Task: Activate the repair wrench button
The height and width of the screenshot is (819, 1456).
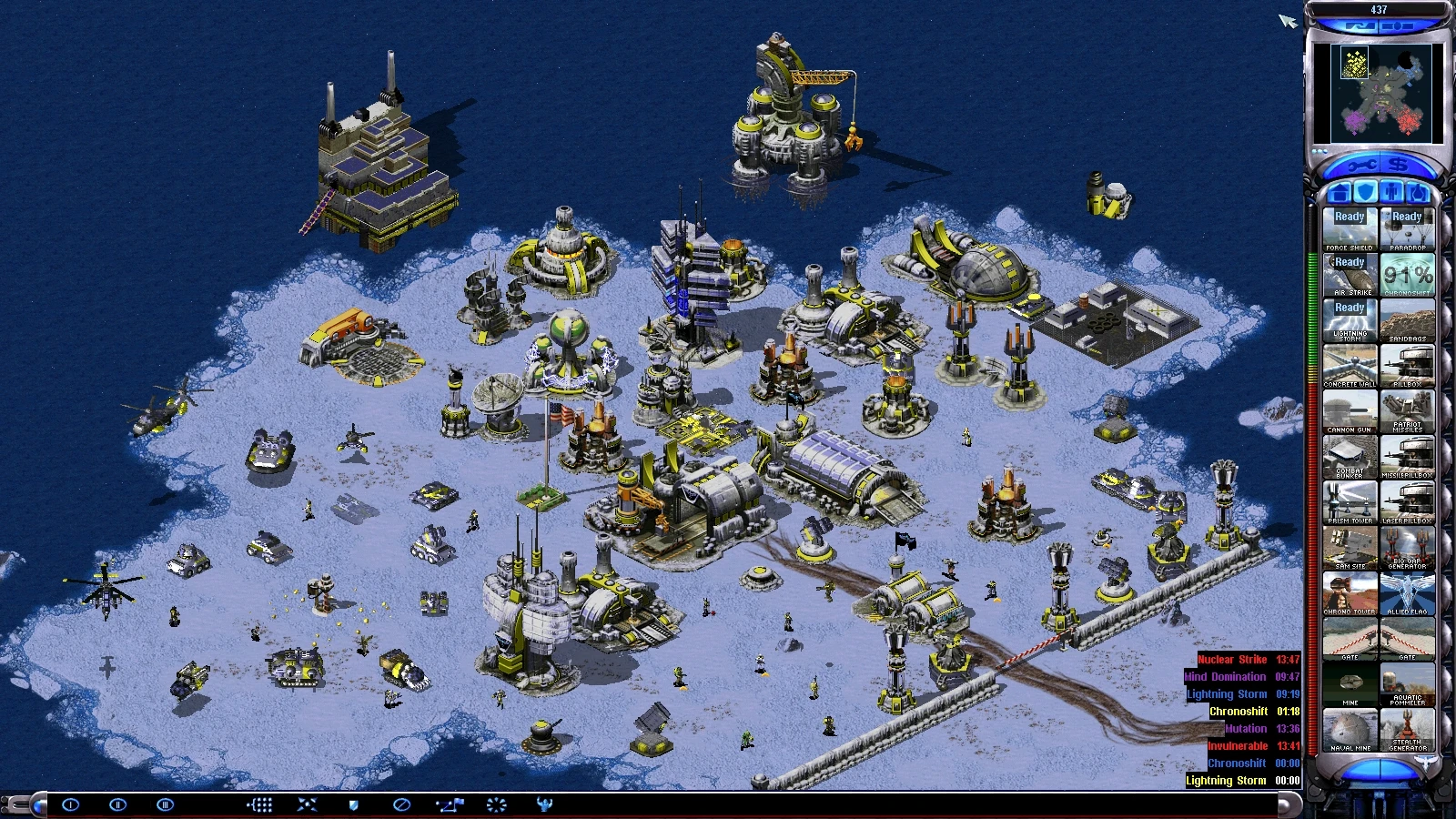Action: [x=1361, y=166]
